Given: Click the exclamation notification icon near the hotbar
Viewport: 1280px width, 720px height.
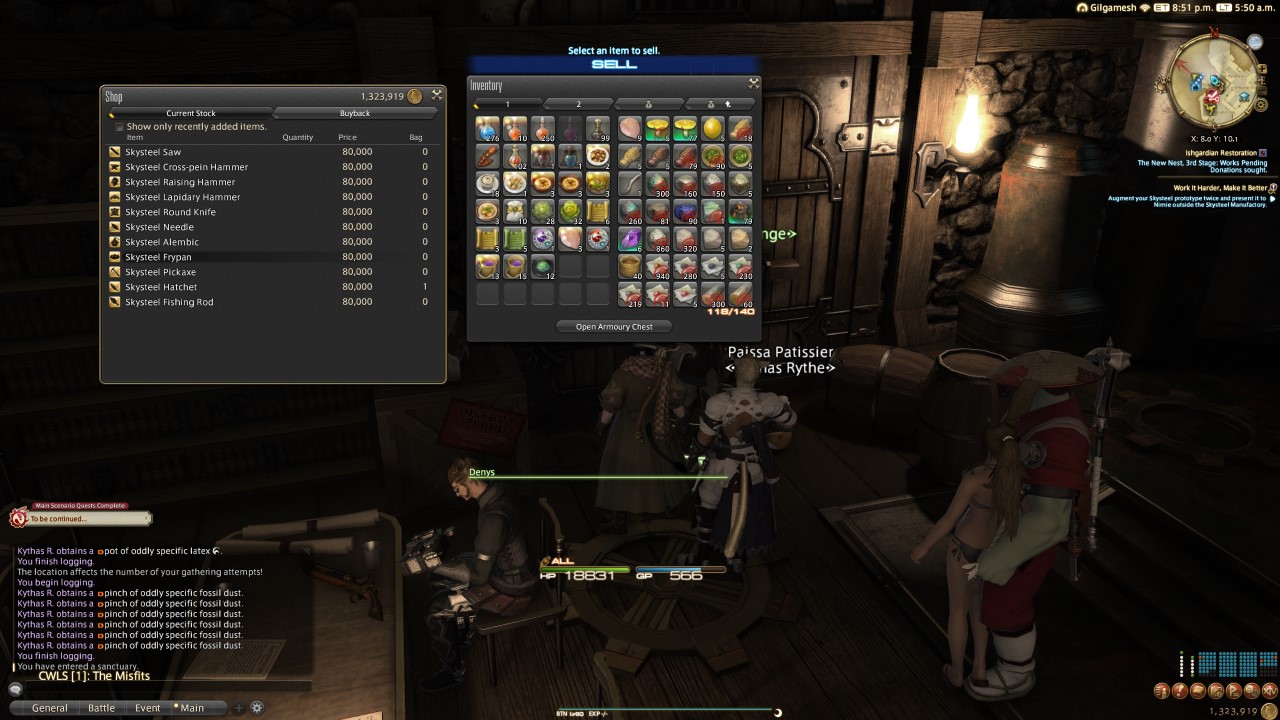Looking at the screenshot, I should point(1179,690).
